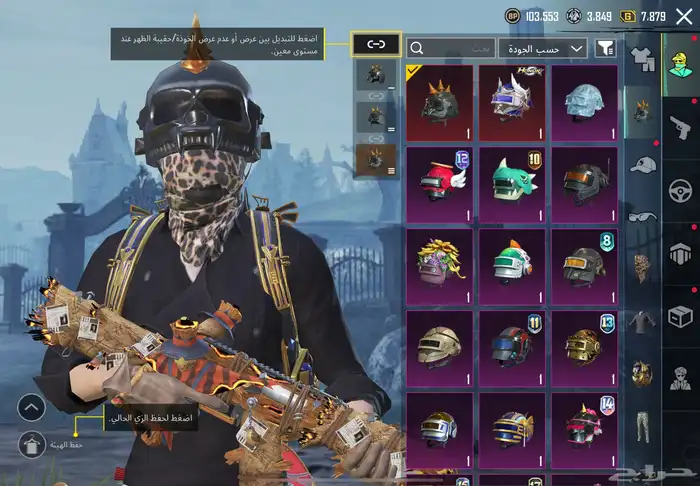Choose the silver horned winged helmet

point(512,103)
